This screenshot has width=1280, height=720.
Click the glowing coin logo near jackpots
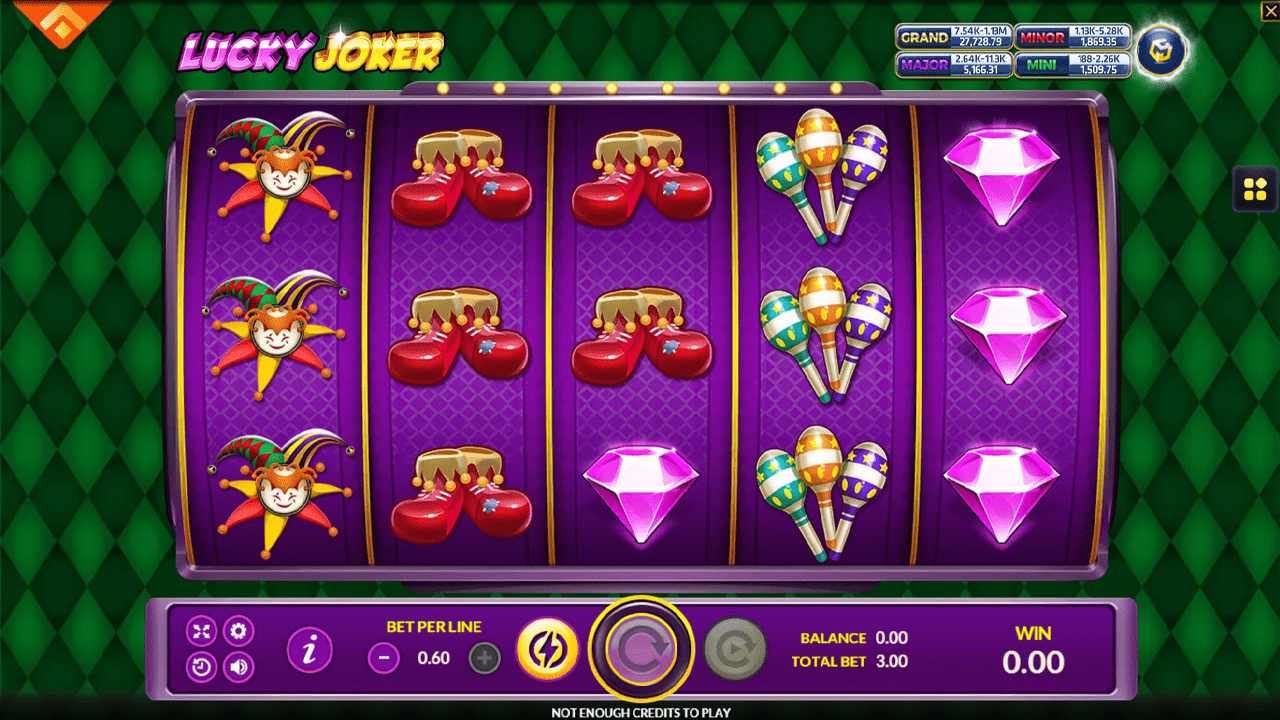(x=1162, y=51)
